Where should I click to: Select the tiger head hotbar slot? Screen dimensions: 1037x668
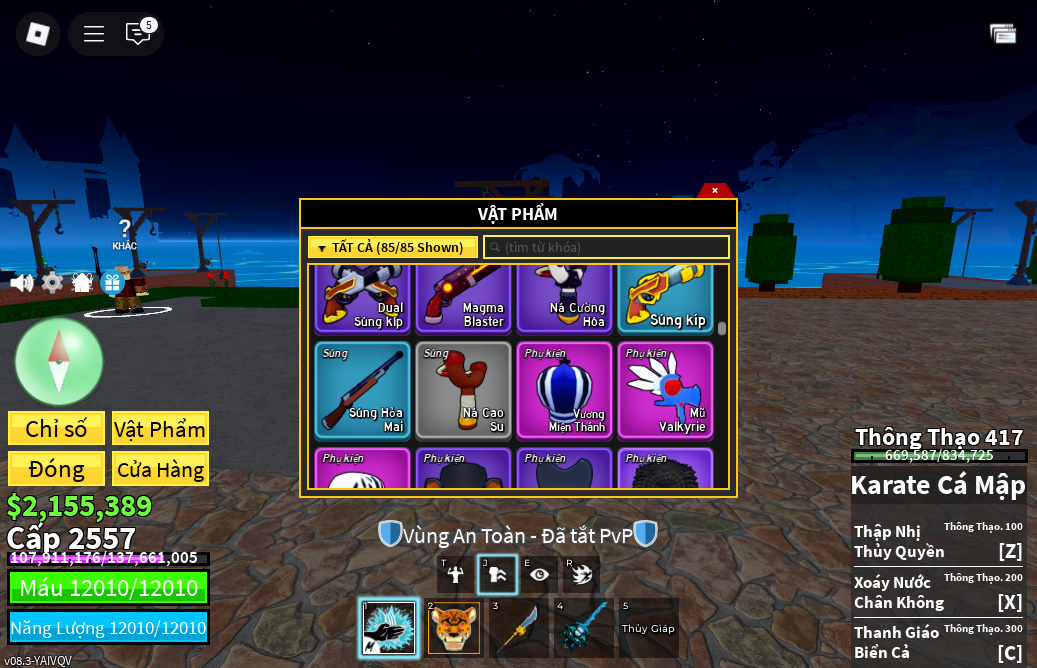[454, 628]
